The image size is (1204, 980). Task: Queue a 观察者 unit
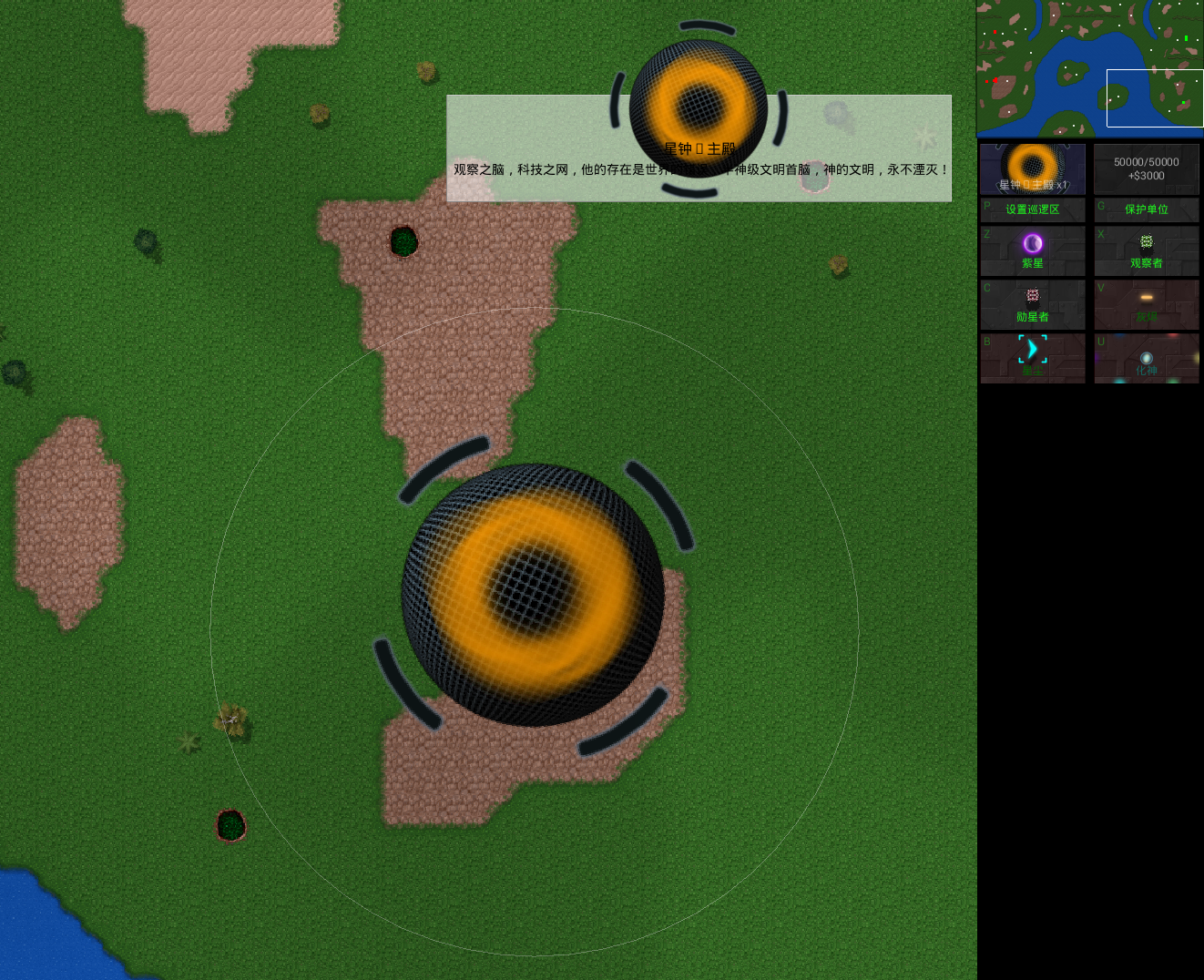pyautogui.click(x=1146, y=250)
